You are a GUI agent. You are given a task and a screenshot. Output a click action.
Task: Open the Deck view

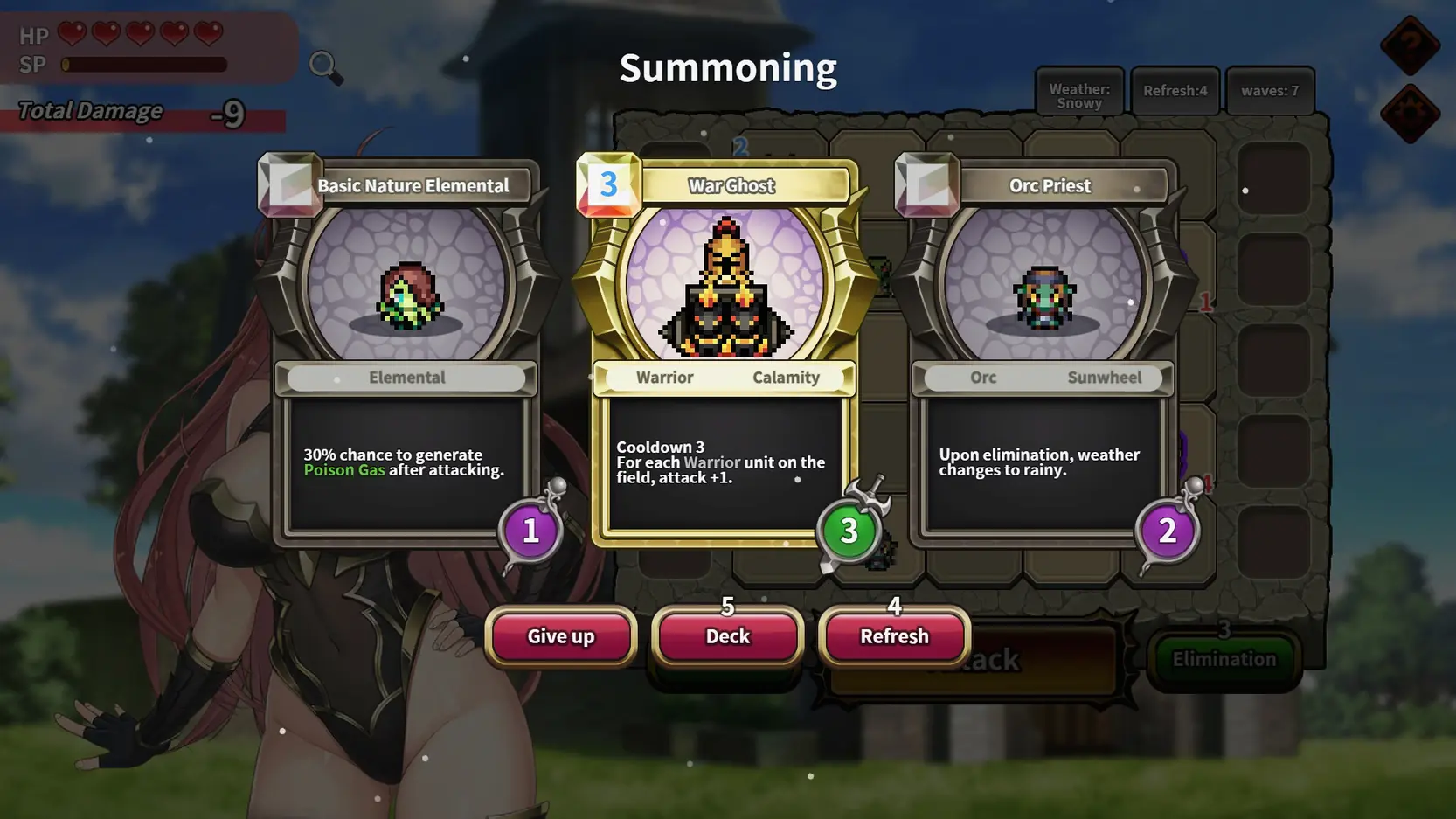[x=727, y=636]
